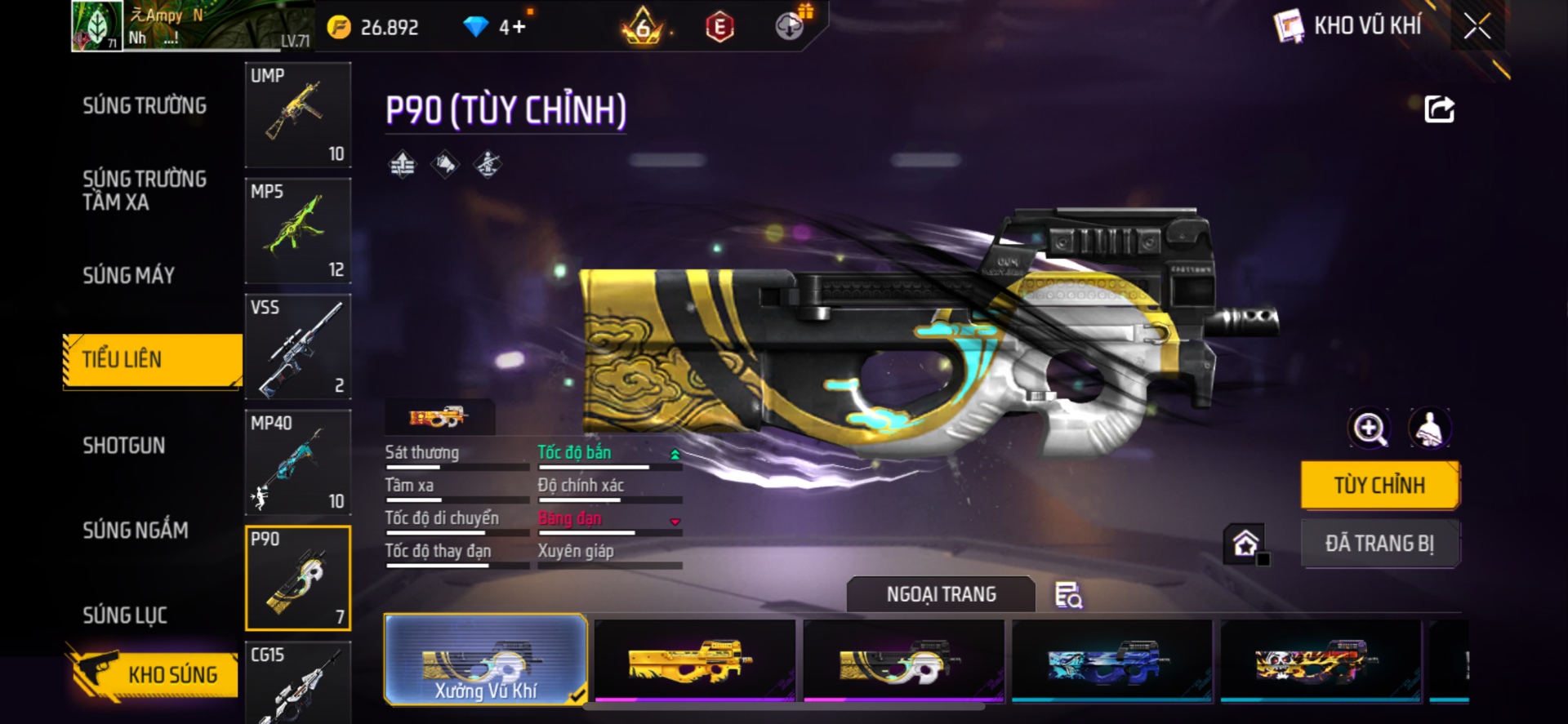Select the SHOTGUN category
Image resolution: width=1568 pixels, height=724 pixels.
(124, 446)
